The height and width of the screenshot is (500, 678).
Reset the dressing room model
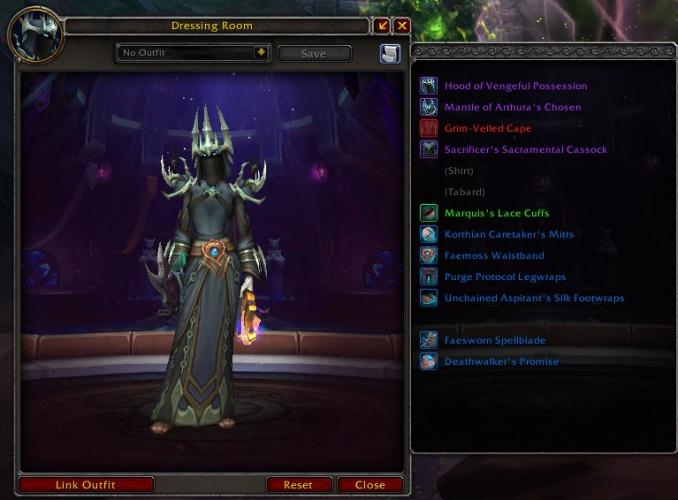point(298,485)
